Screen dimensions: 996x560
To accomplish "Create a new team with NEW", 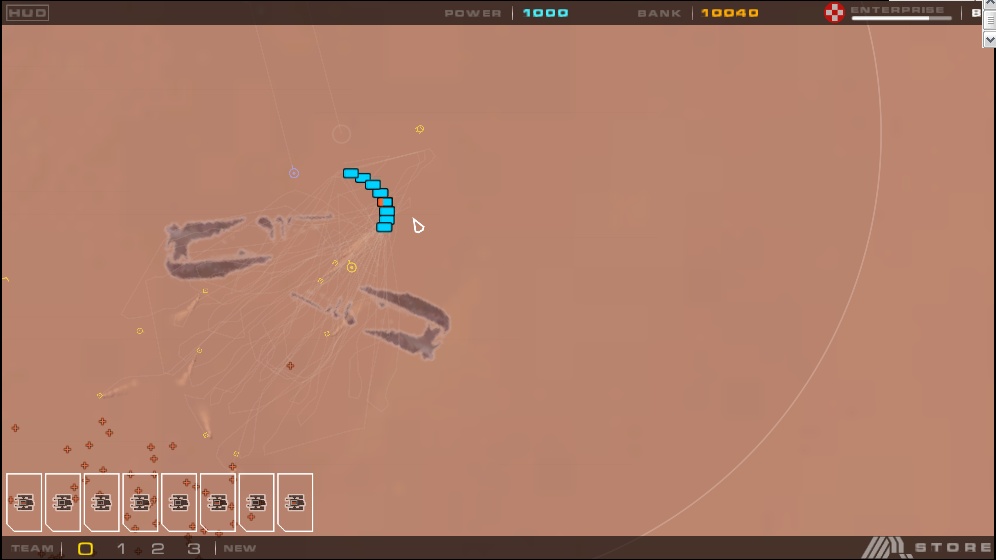I will pyautogui.click(x=240, y=548).
